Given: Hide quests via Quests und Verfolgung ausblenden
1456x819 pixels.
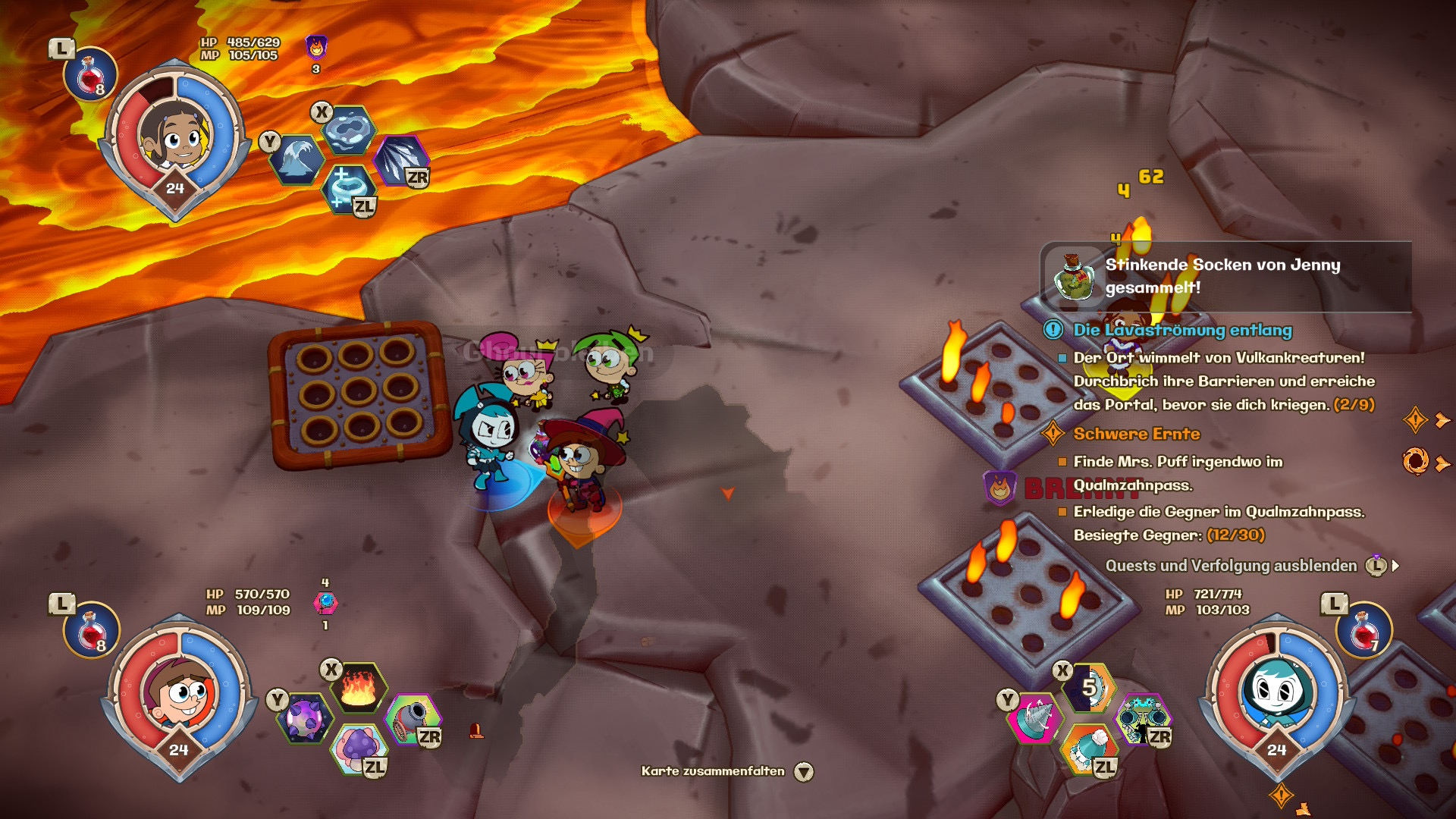Looking at the screenshot, I should pyautogui.click(x=1231, y=566).
